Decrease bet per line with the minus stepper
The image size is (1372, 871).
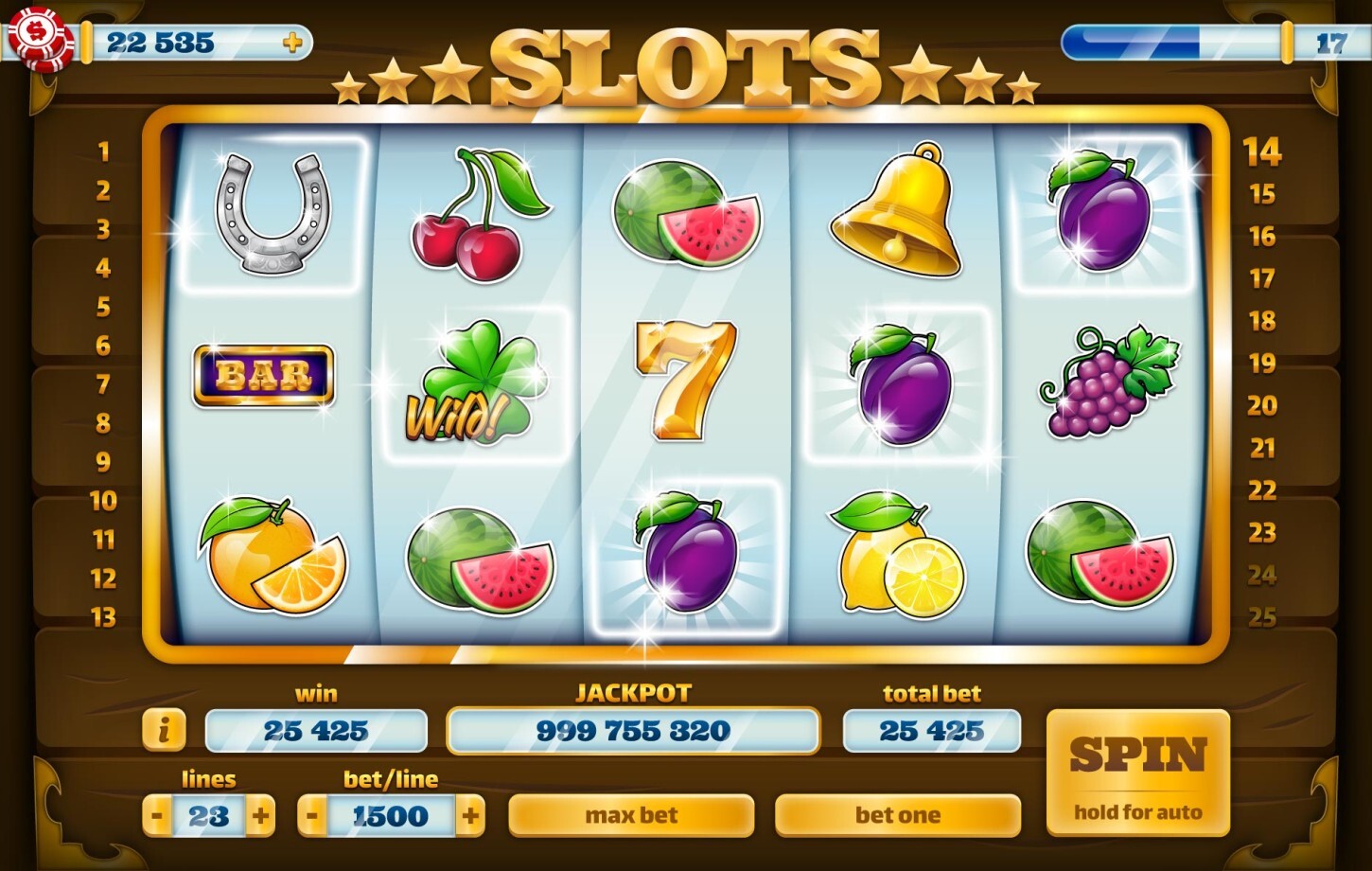tap(310, 814)
